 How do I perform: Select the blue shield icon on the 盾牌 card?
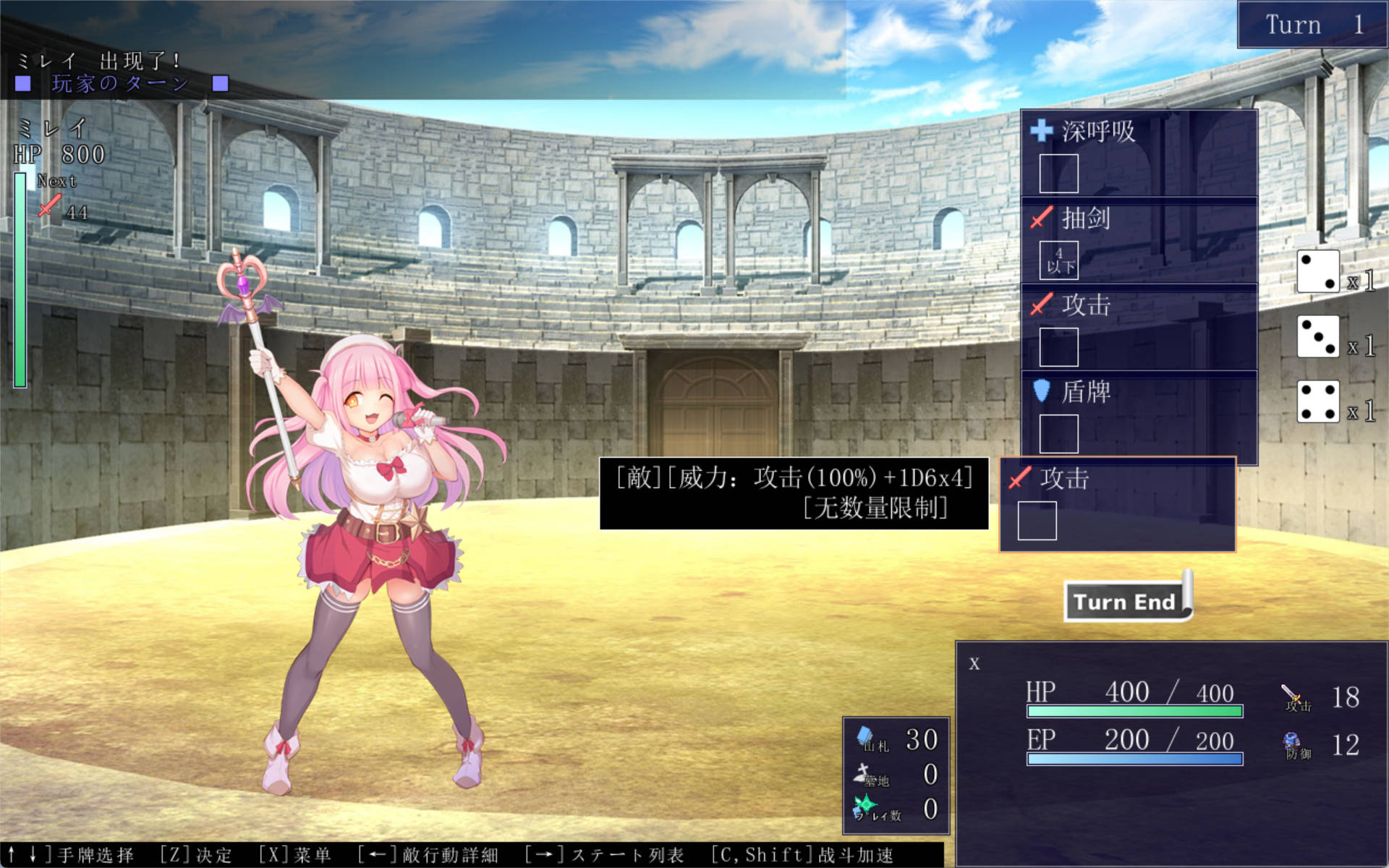click(1040, 392)
